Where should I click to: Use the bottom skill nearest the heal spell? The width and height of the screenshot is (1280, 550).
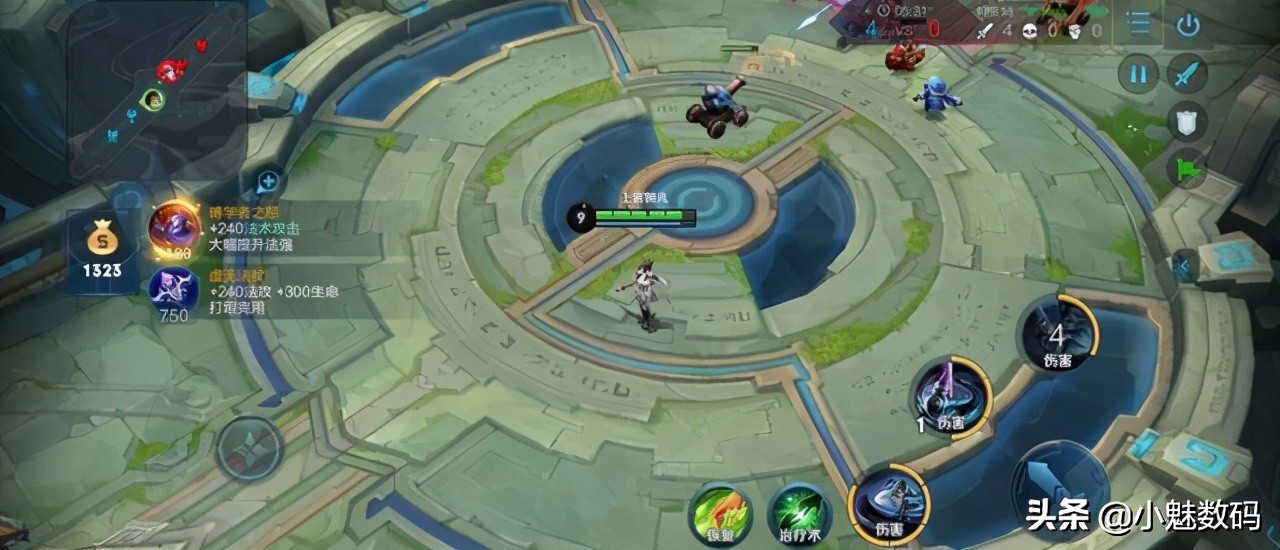point(888,505)
